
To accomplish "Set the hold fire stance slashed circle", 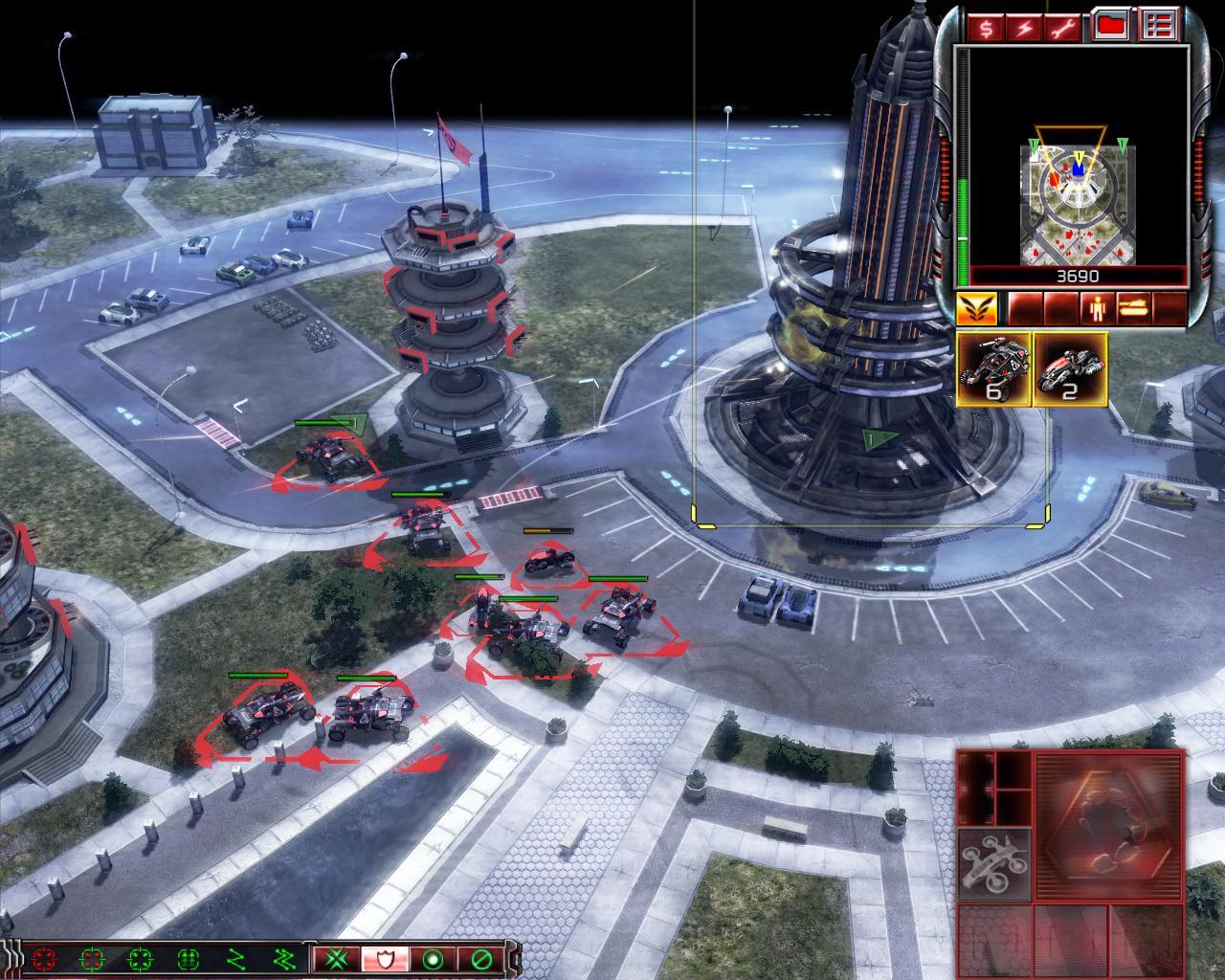I will click(x=480, y=958).
